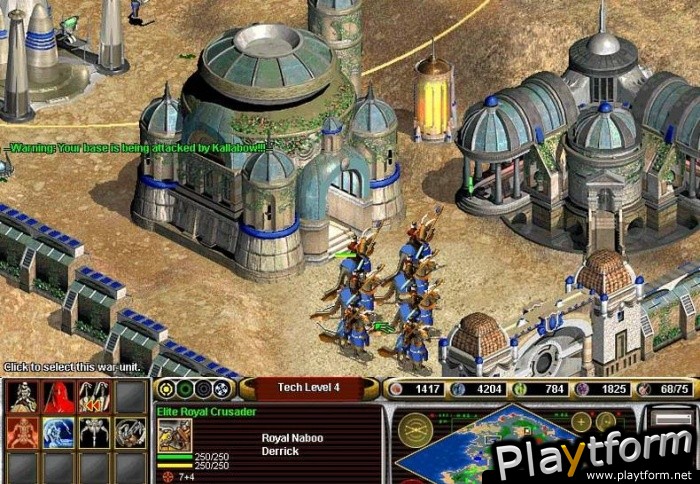Activate the blue-white creature icon
The height and width of the screenshot is (484, 700).
[x=59, y=433]
